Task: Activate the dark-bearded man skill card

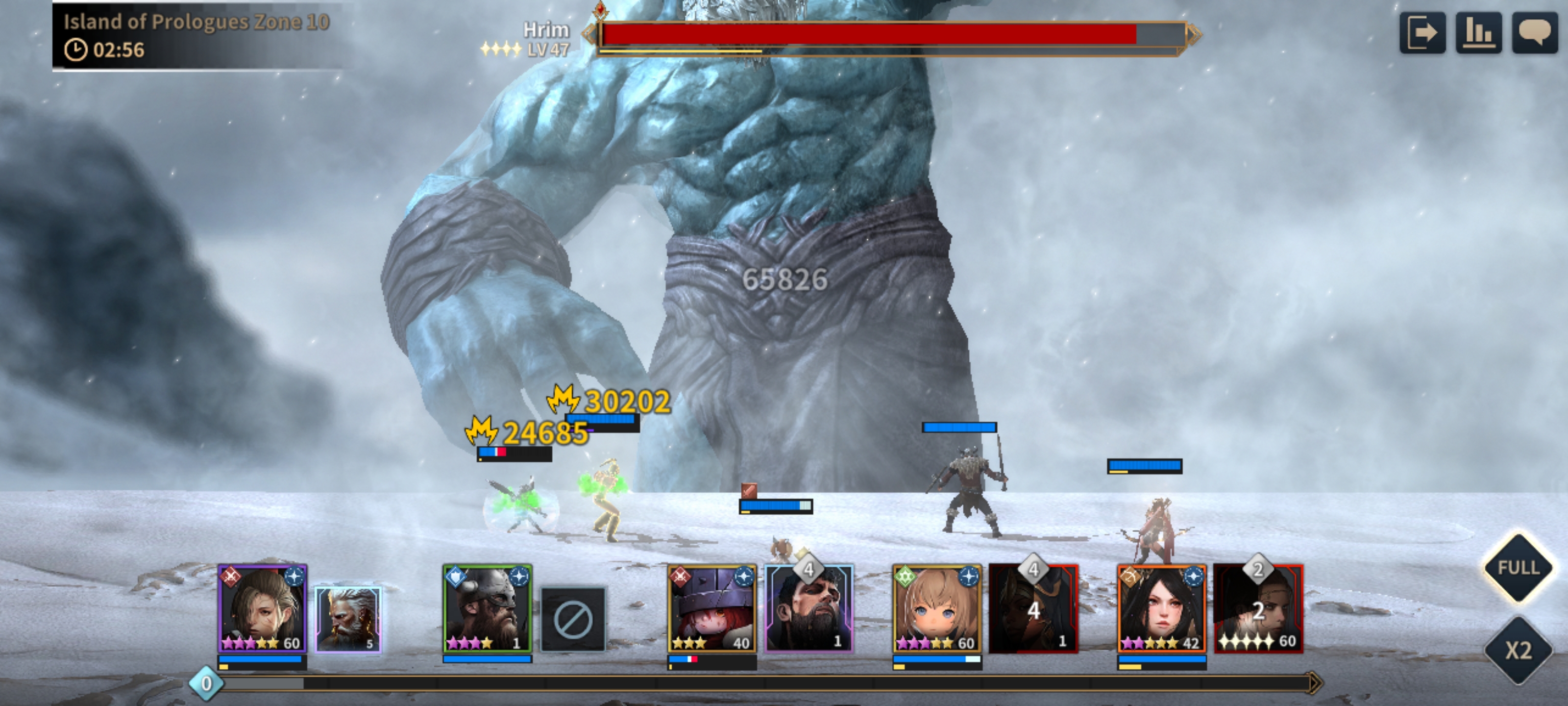Action: (809, 608)
